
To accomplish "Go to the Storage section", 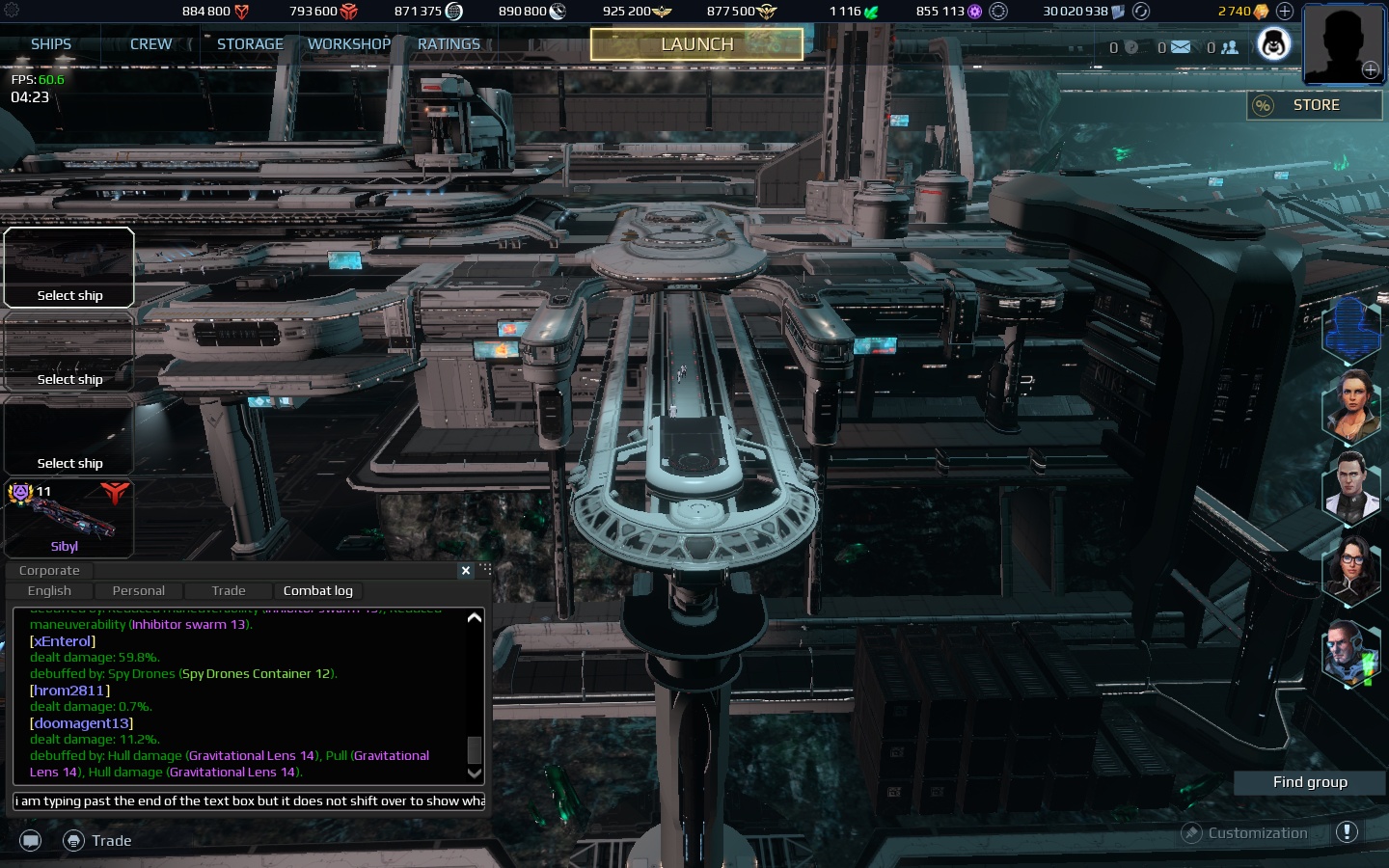I will pyautogui.click(x=250, y=44).
